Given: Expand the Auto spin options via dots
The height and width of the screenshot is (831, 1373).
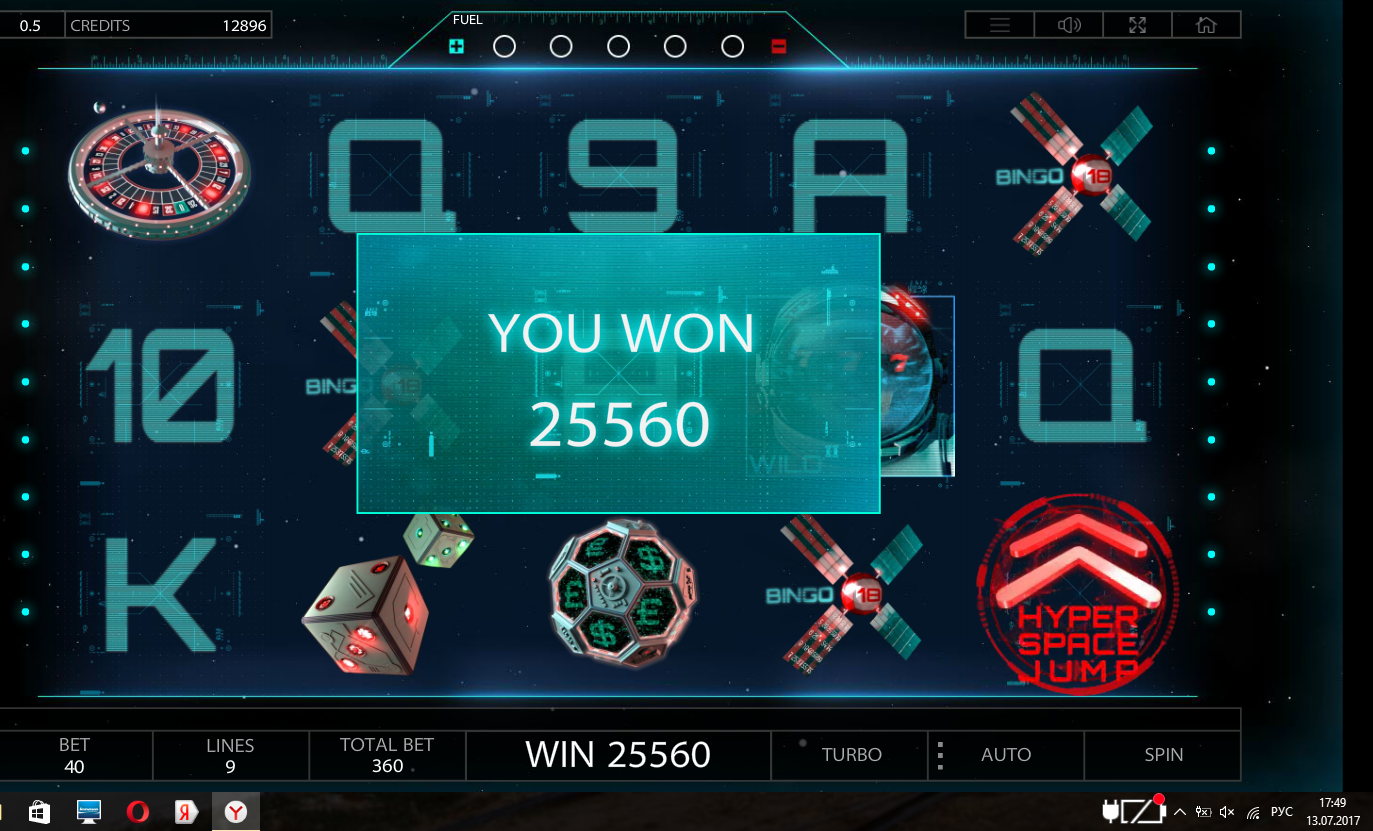Looking at the screenshot, I should 940,755.
